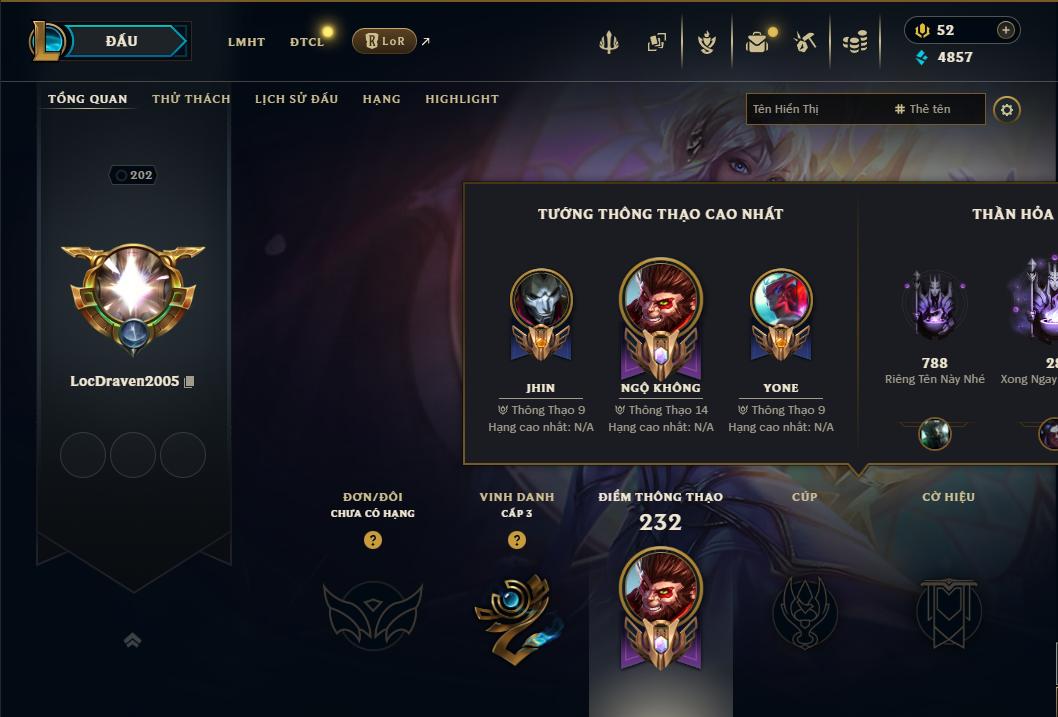Screen dimensions: 1058x717
Task: Open the coin stack store icon
Action: coord(855,42)
